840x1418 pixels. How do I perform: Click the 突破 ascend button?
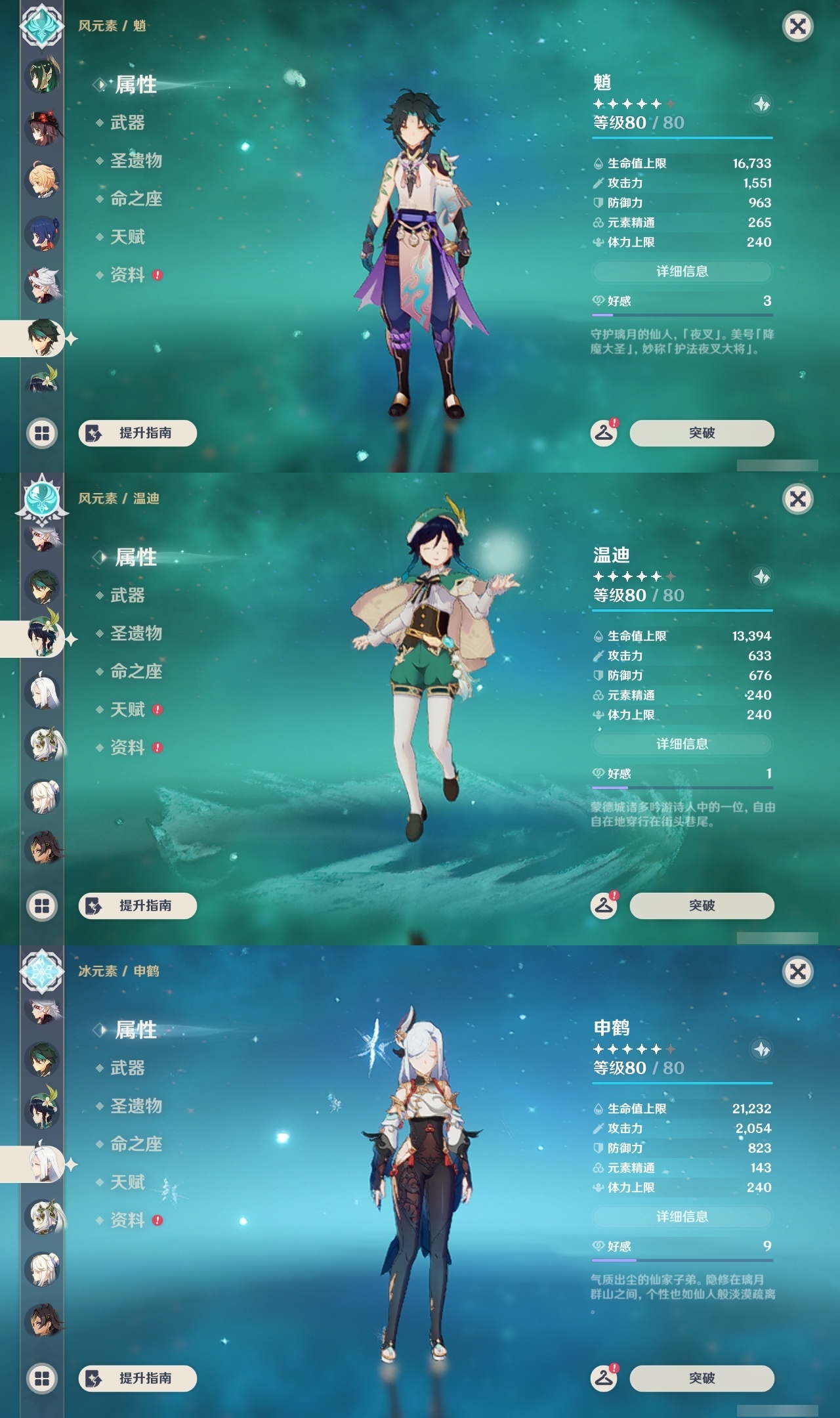pos(702,433)
